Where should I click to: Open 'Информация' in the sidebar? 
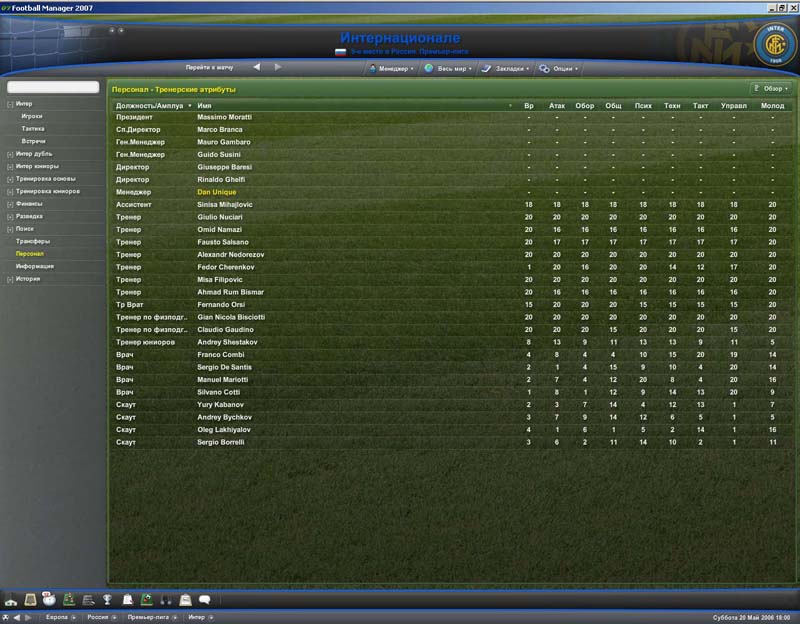pyautogui.click(x=34, y=266)
